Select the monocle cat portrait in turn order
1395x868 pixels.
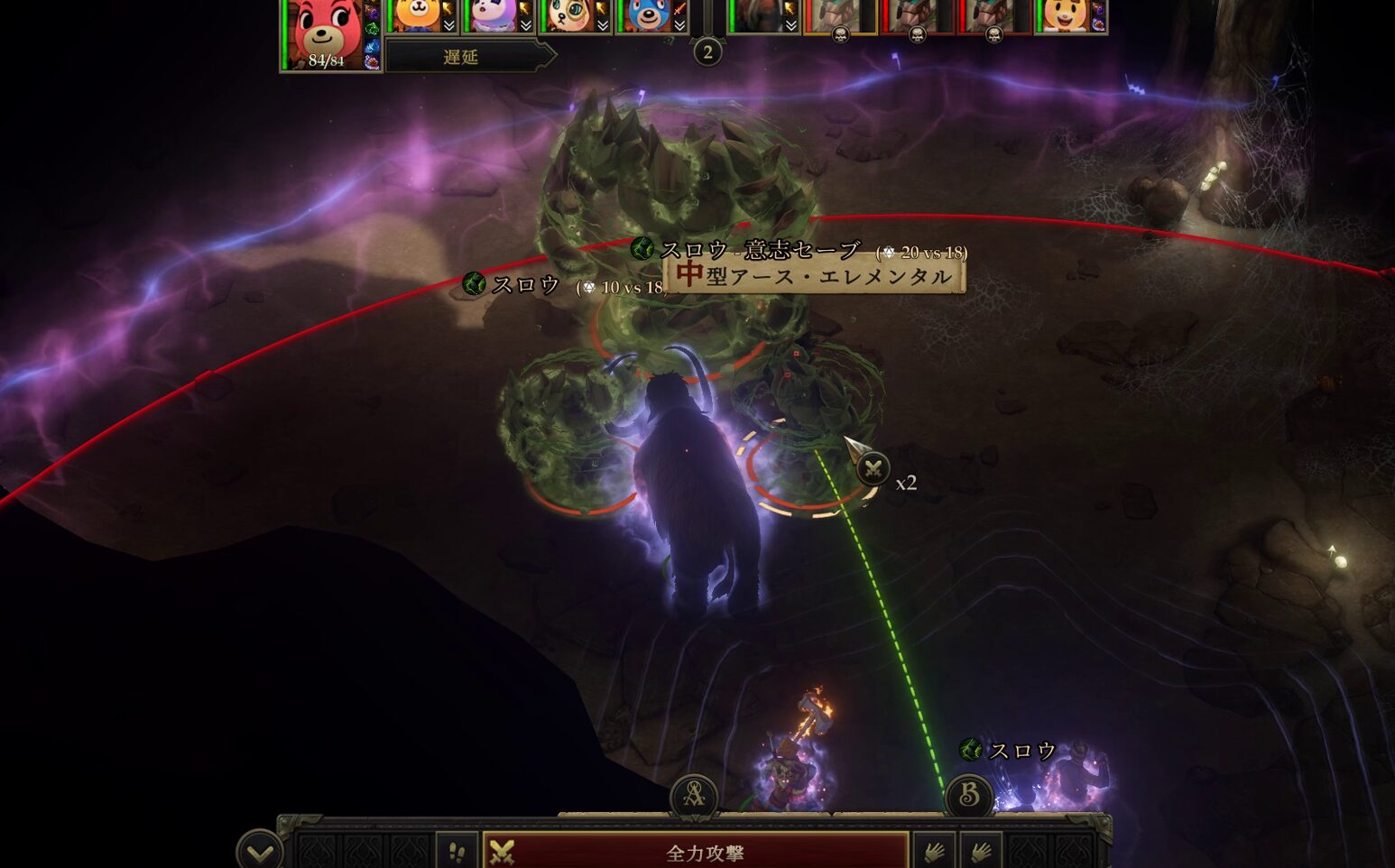point(570,15)
